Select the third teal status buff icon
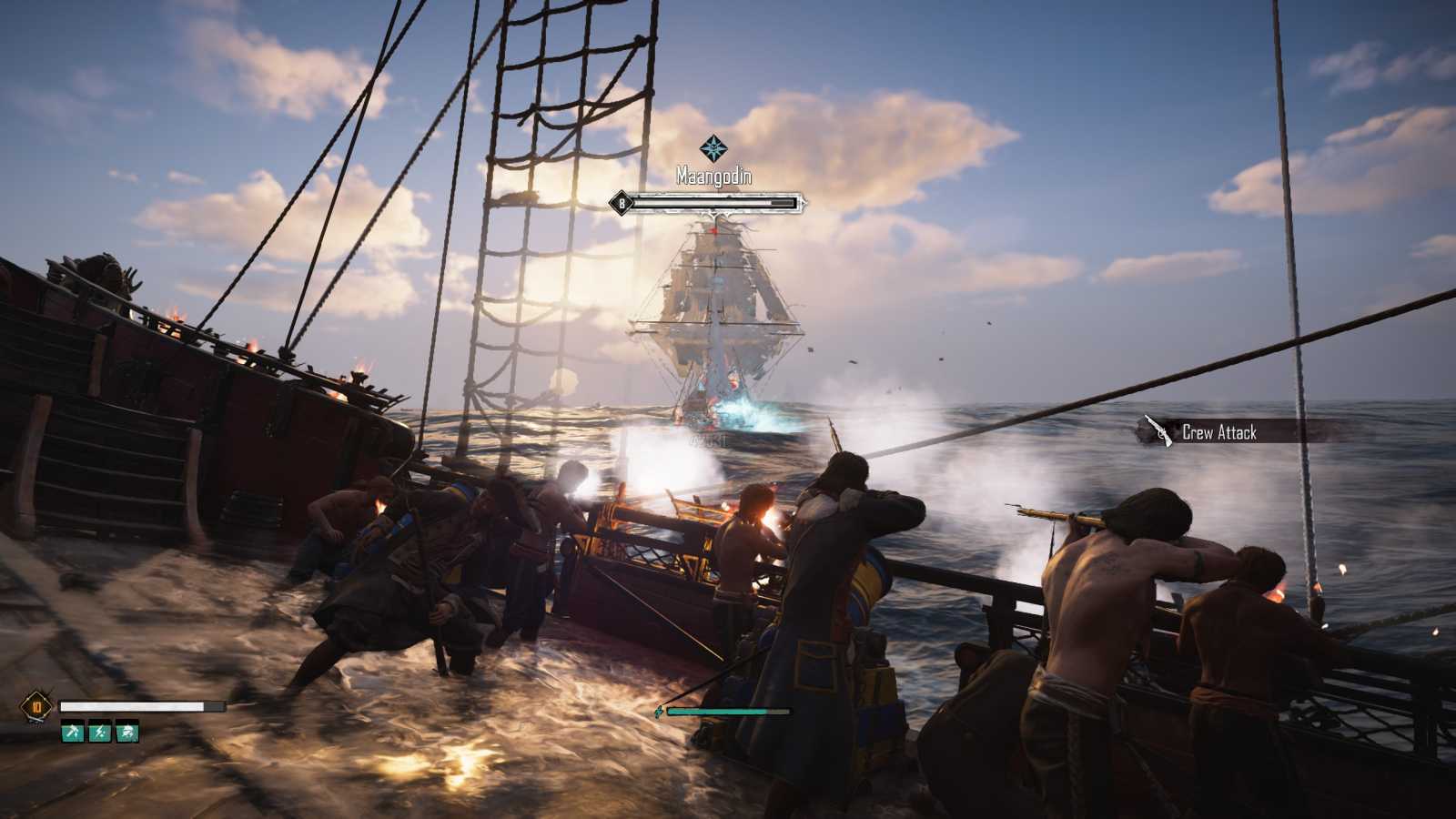 (127, 731)
